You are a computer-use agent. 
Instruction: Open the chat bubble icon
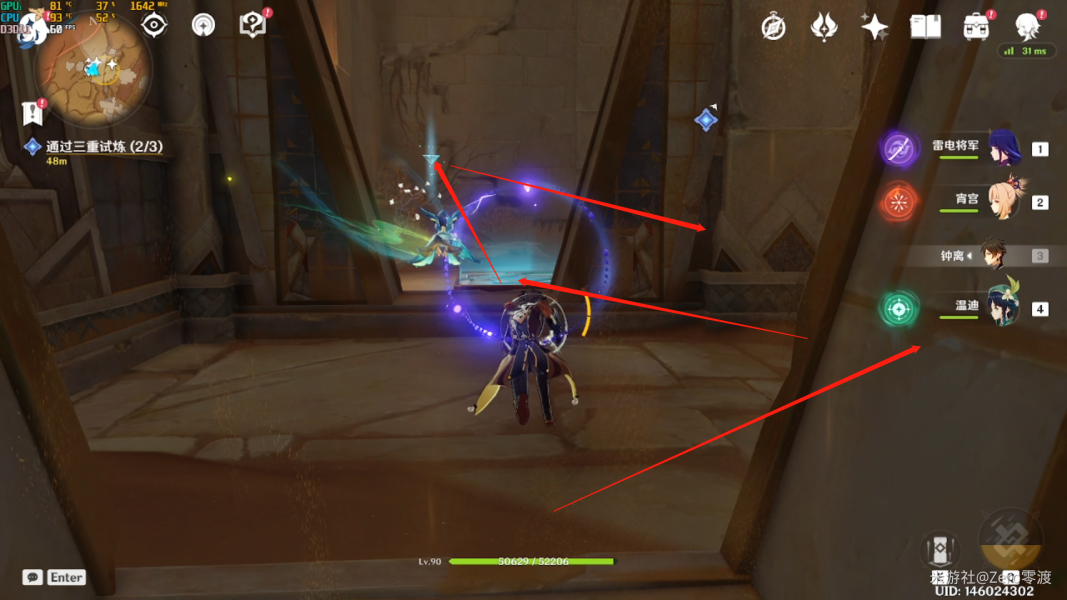(33, 577)
